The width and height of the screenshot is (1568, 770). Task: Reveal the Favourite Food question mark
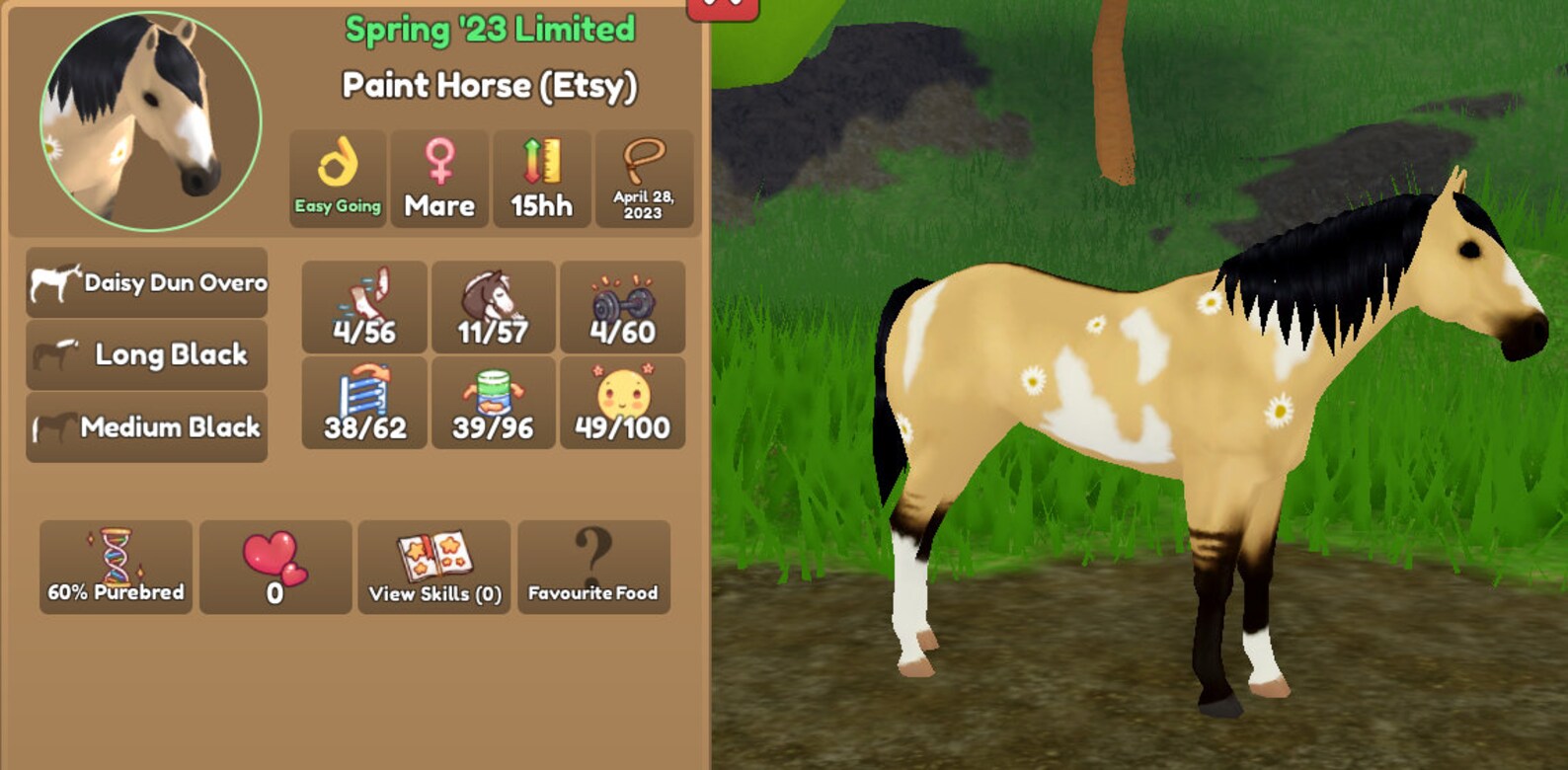pos(593,566)
